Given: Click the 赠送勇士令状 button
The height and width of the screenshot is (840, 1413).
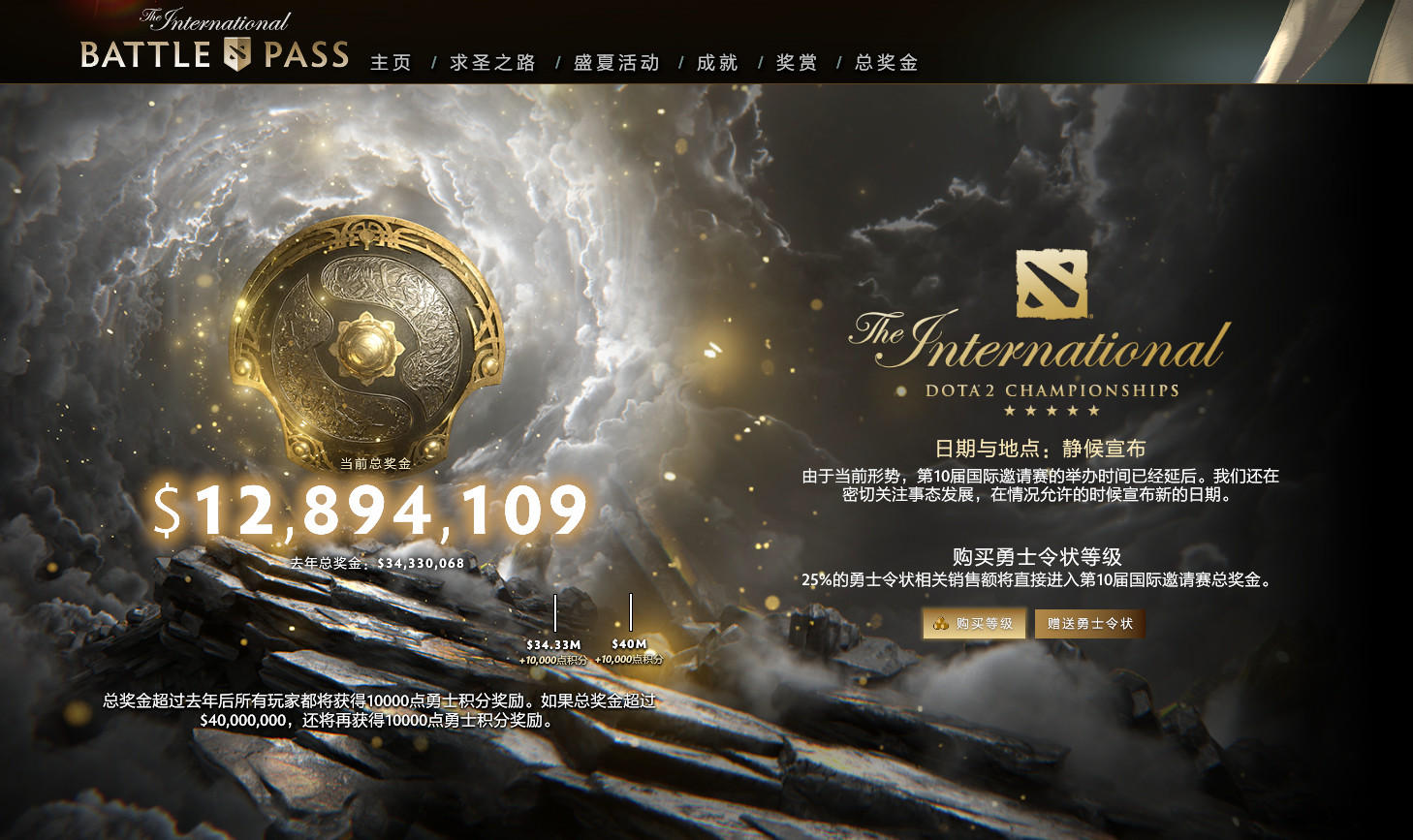Looking at the screenshot, I should click(1089, 624).
